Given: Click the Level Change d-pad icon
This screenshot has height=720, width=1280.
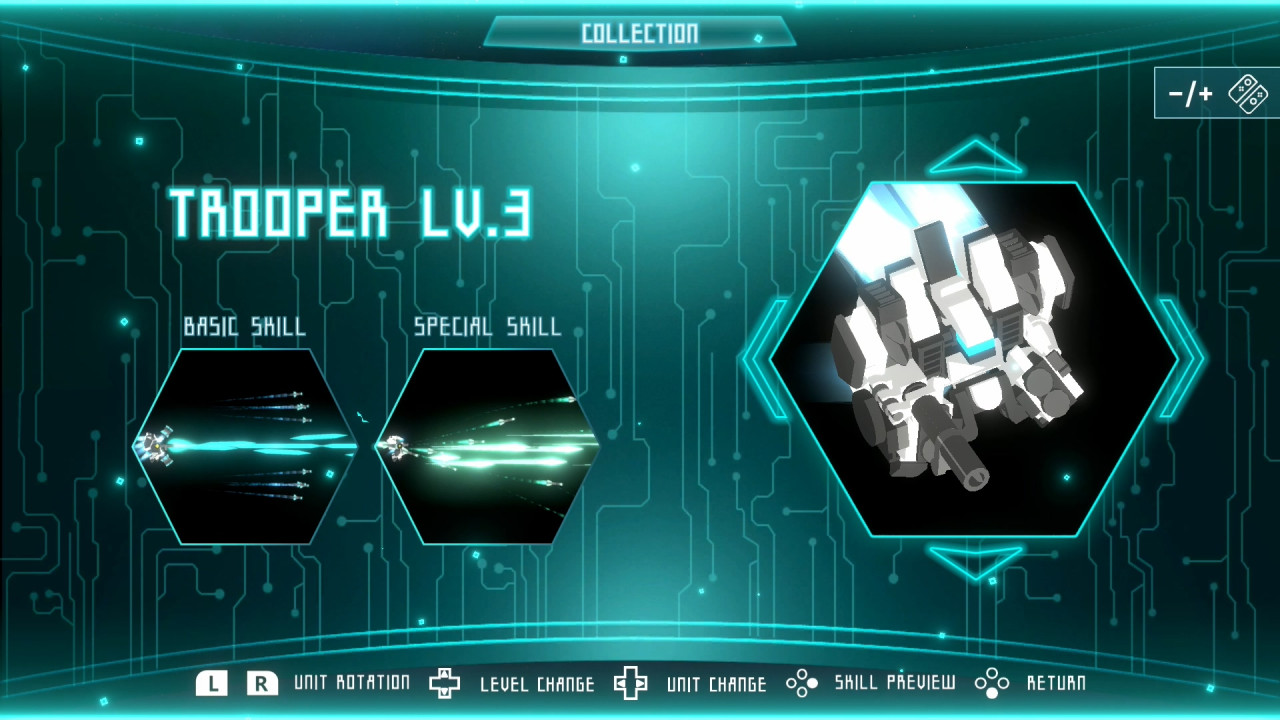Looking at the screenshot, I should [x=446, y=683].
